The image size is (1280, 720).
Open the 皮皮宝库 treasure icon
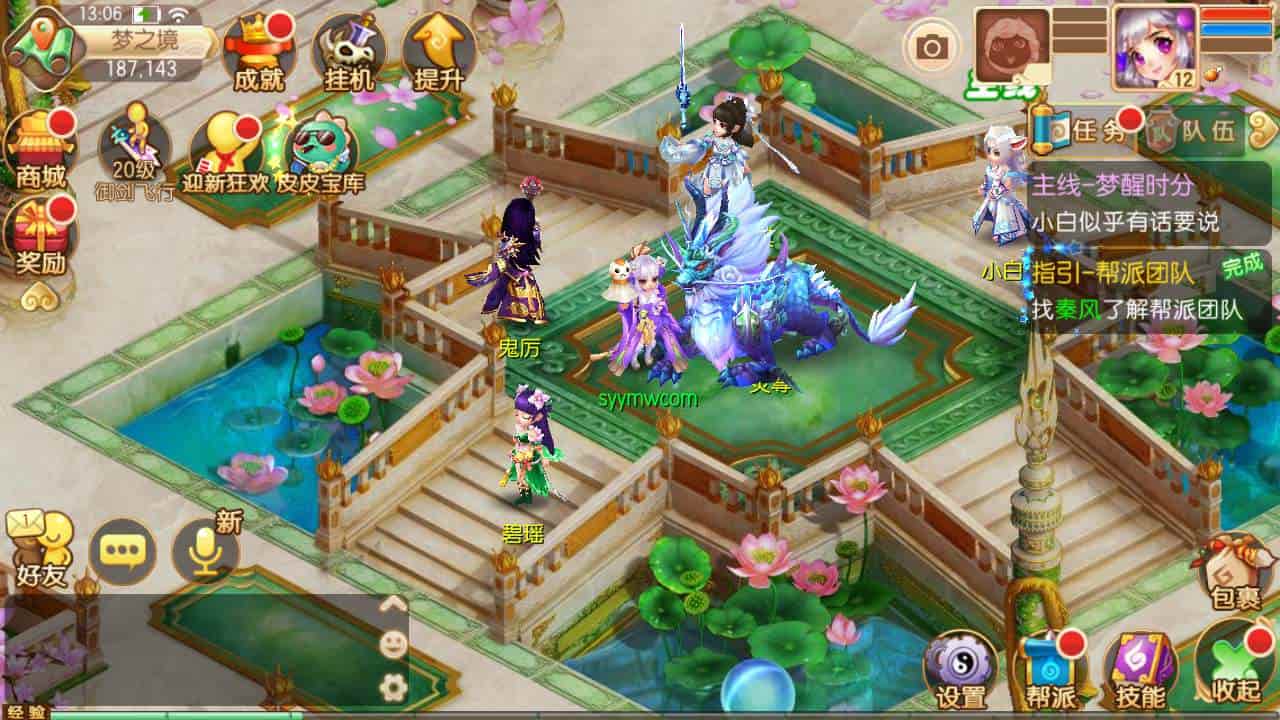point(320,150)
